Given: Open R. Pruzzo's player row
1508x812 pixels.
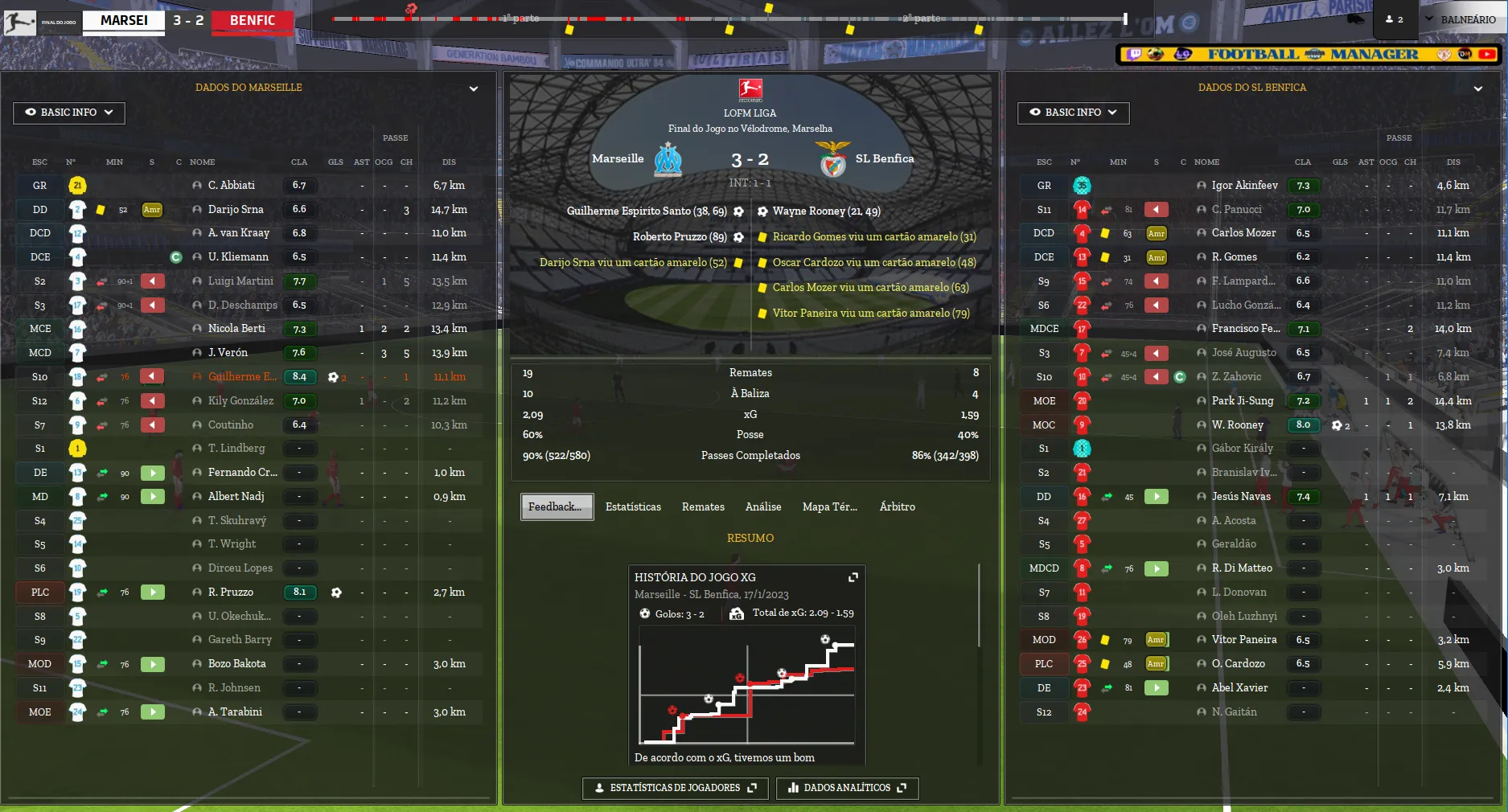Looking at the screenshot, I should coord(230,593).
